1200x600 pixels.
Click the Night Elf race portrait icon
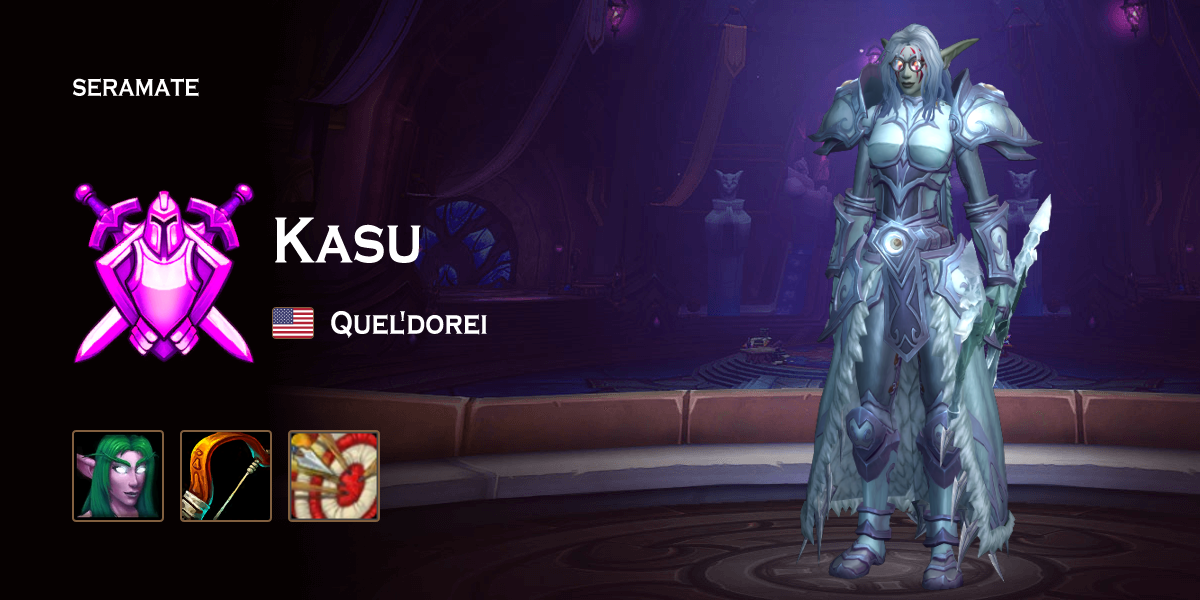point(118,476)
